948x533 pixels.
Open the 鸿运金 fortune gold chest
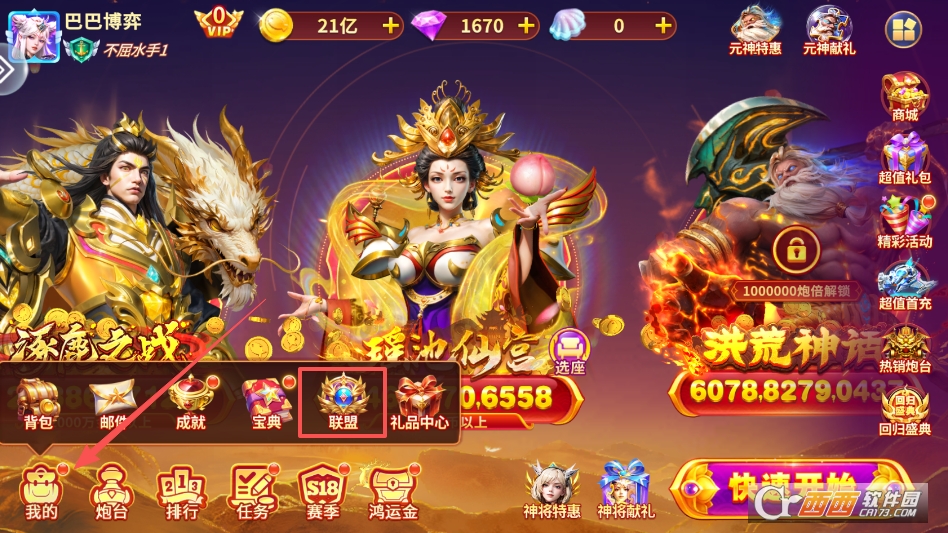pyautogui.click(x=392, y=492)
